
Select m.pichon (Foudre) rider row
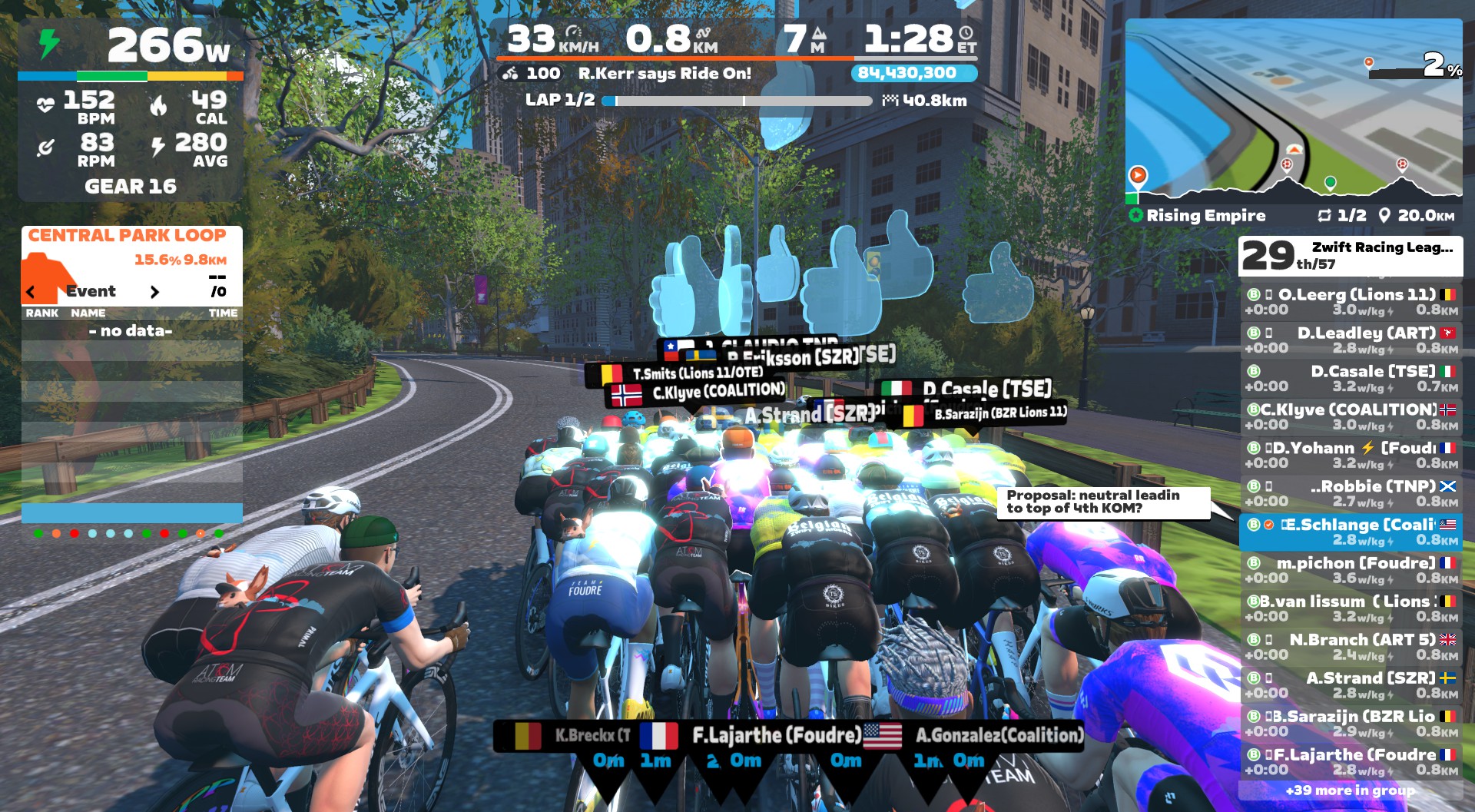1351,571
